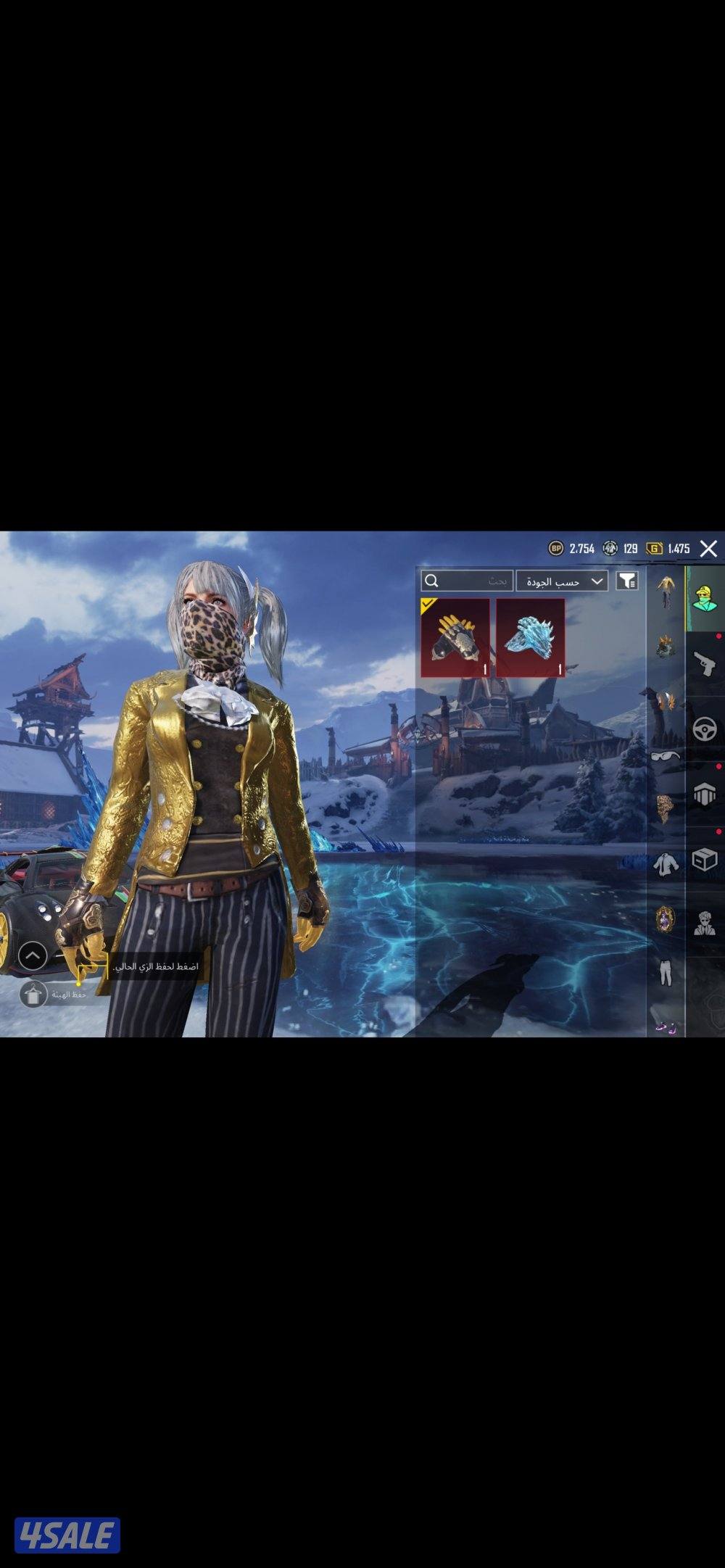Screen dimensions: 725x1568
Task: Open the sort-by-quality dropdown
Action: click(x=562, y=581)
